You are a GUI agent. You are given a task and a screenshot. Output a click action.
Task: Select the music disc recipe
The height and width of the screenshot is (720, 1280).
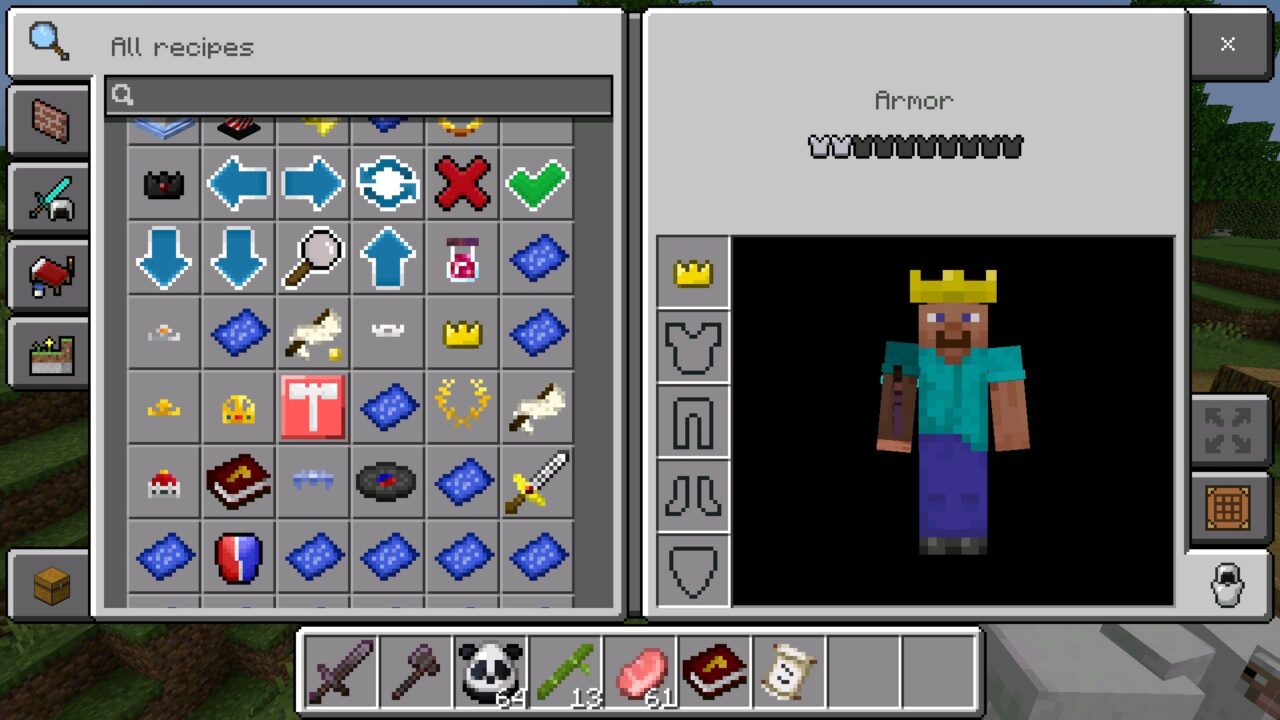387,483
